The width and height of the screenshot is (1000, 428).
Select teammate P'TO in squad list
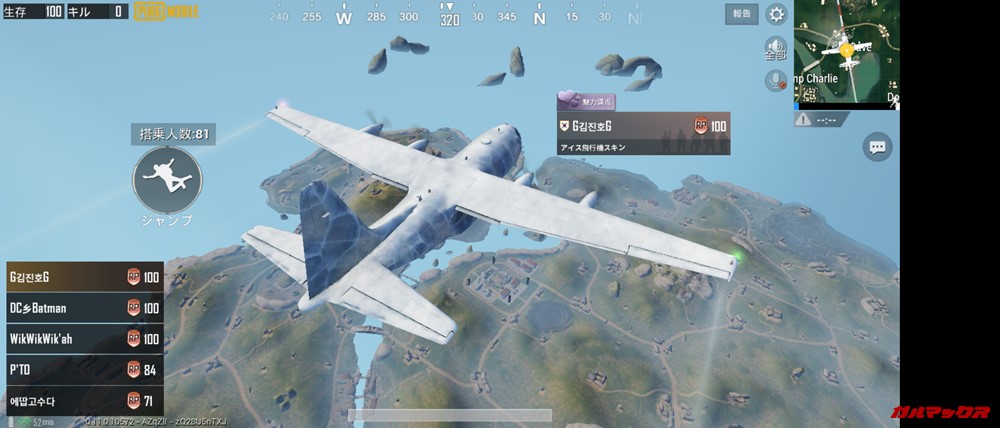click(75, 370)
